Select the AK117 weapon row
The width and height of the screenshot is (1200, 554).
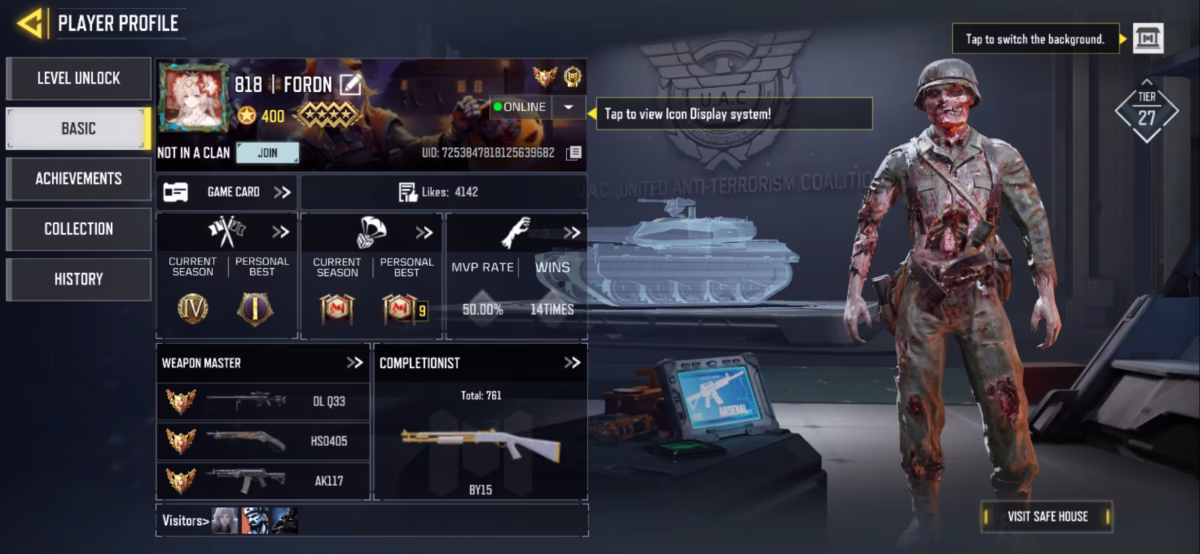coord(263,481)
